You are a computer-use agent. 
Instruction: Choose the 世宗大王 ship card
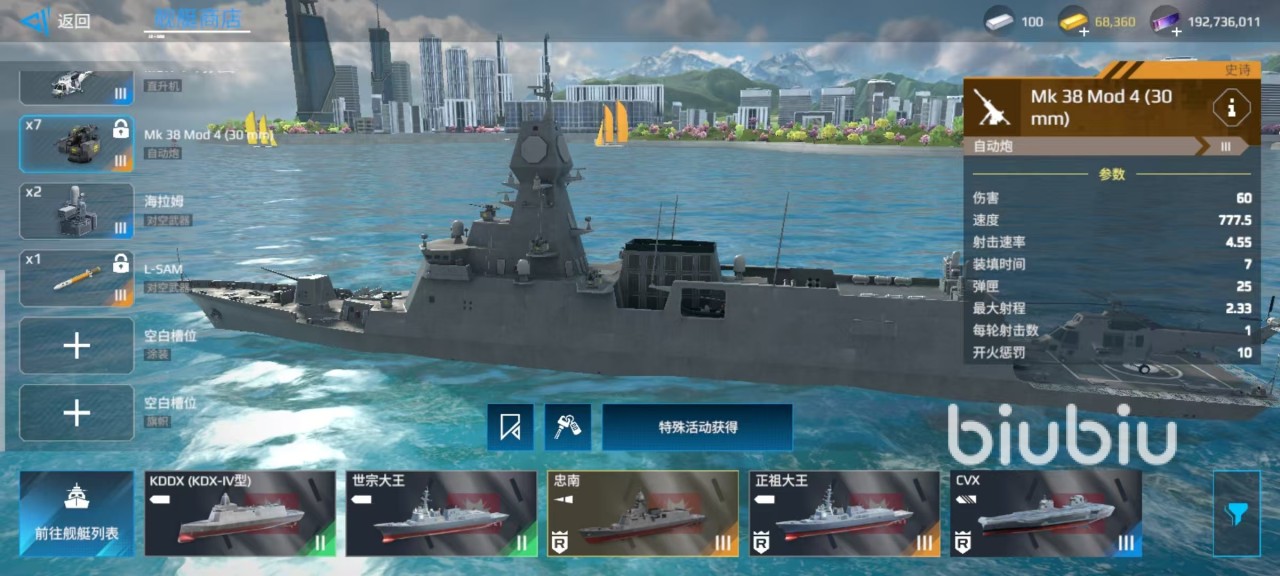coord(441,514)
